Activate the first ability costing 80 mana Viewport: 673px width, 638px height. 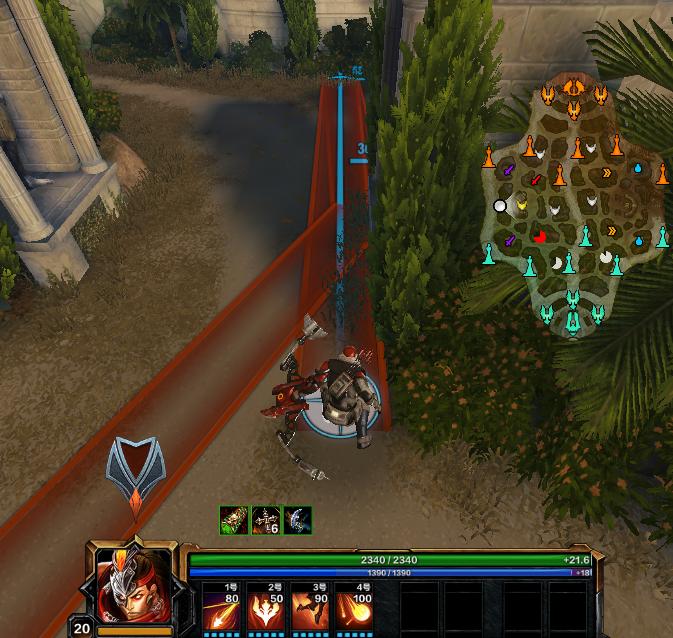pos(222,607)
